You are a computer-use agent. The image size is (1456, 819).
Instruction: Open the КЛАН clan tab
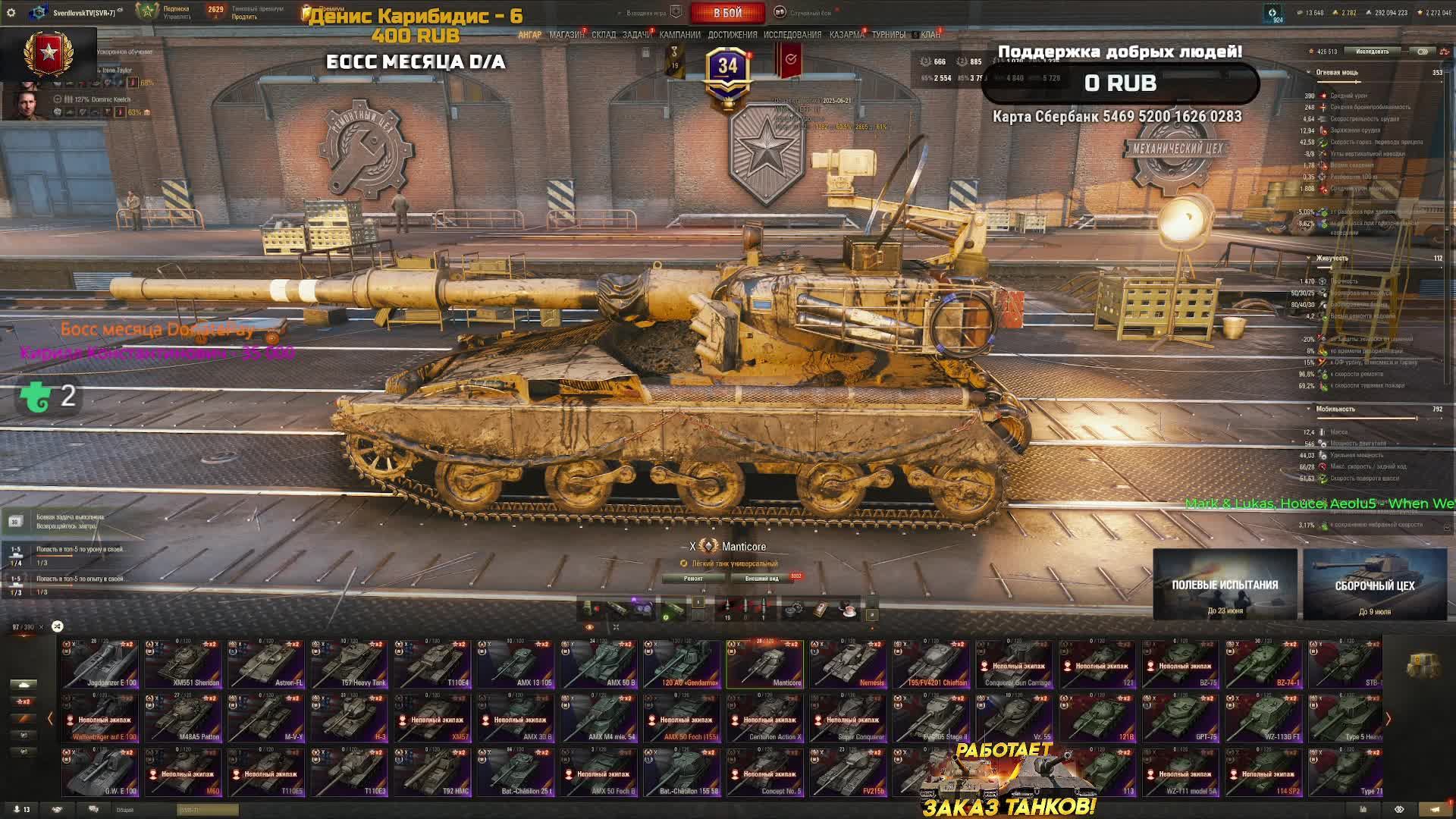930,35
